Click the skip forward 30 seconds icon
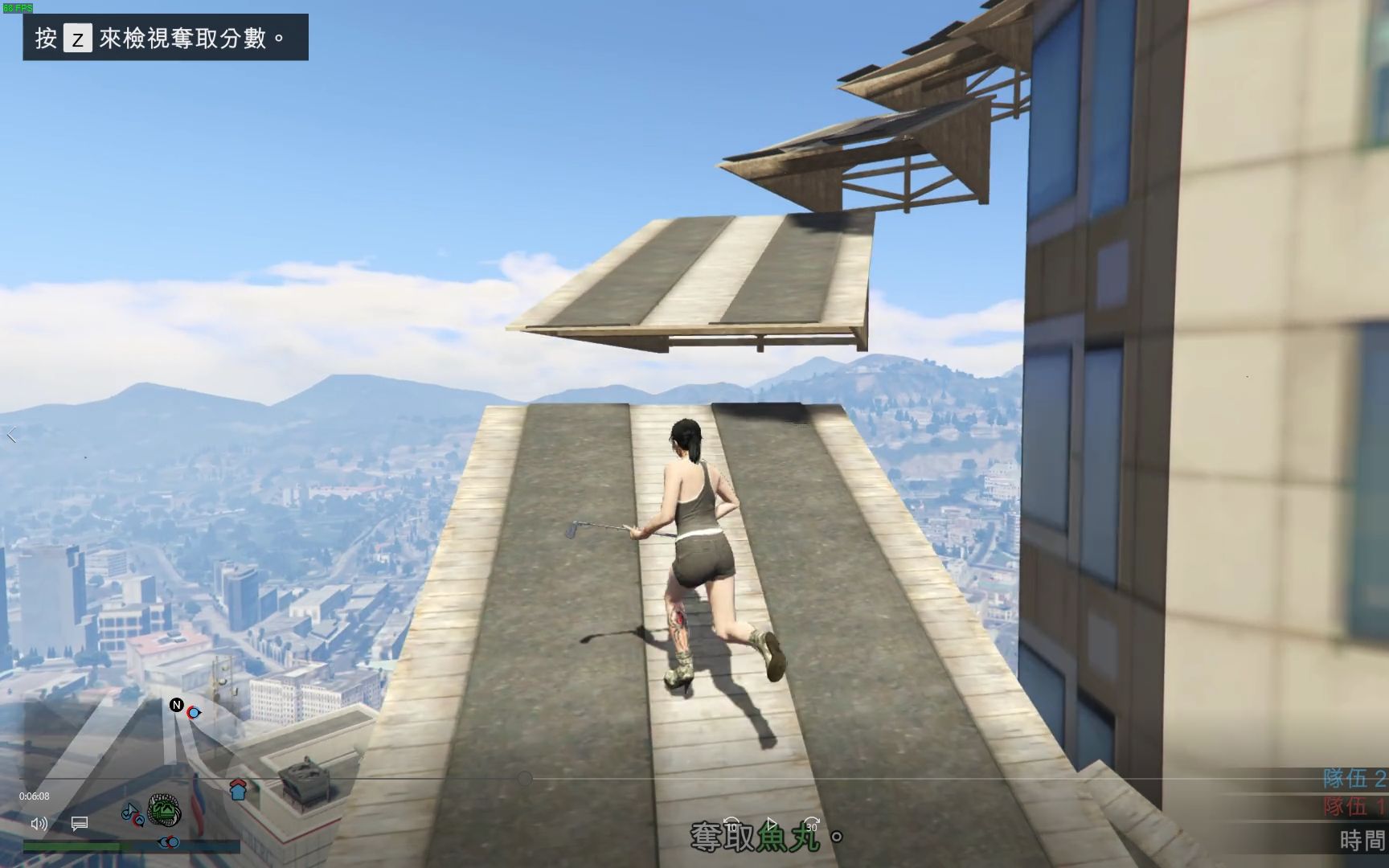The image size is (1389, 868). click(x=813, y=825)
